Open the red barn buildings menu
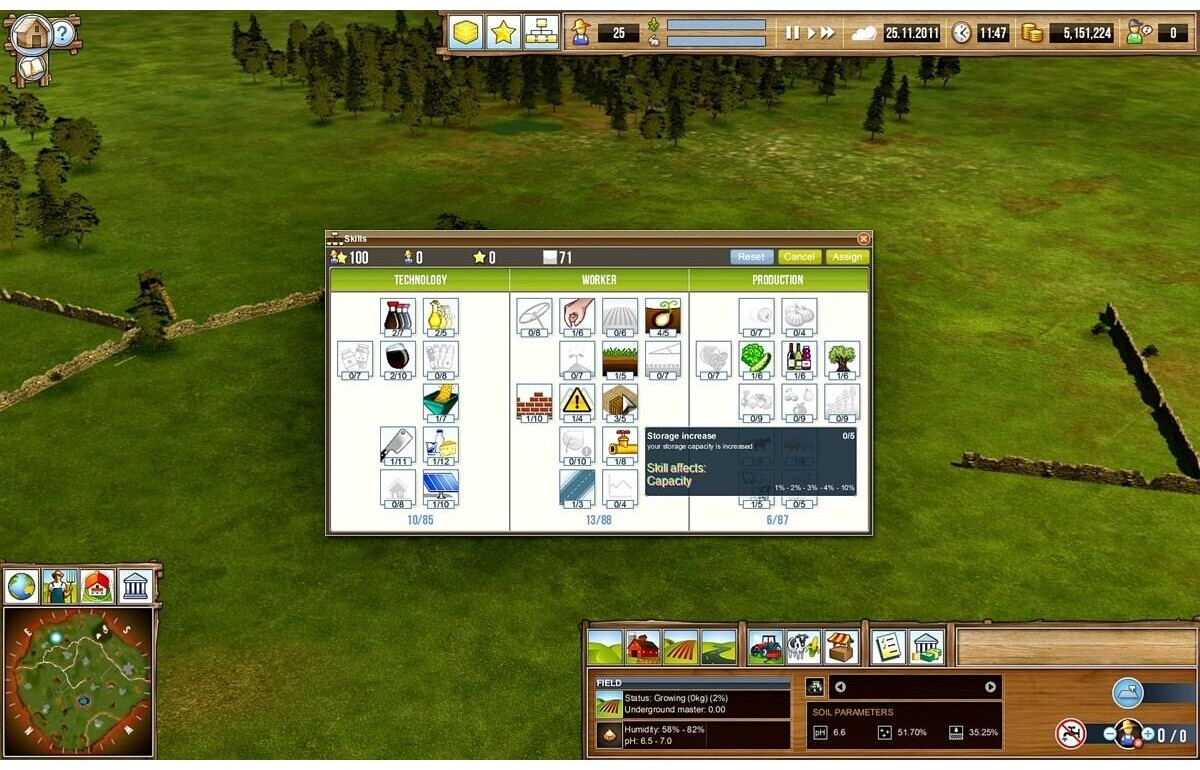 tap(643, 647)
